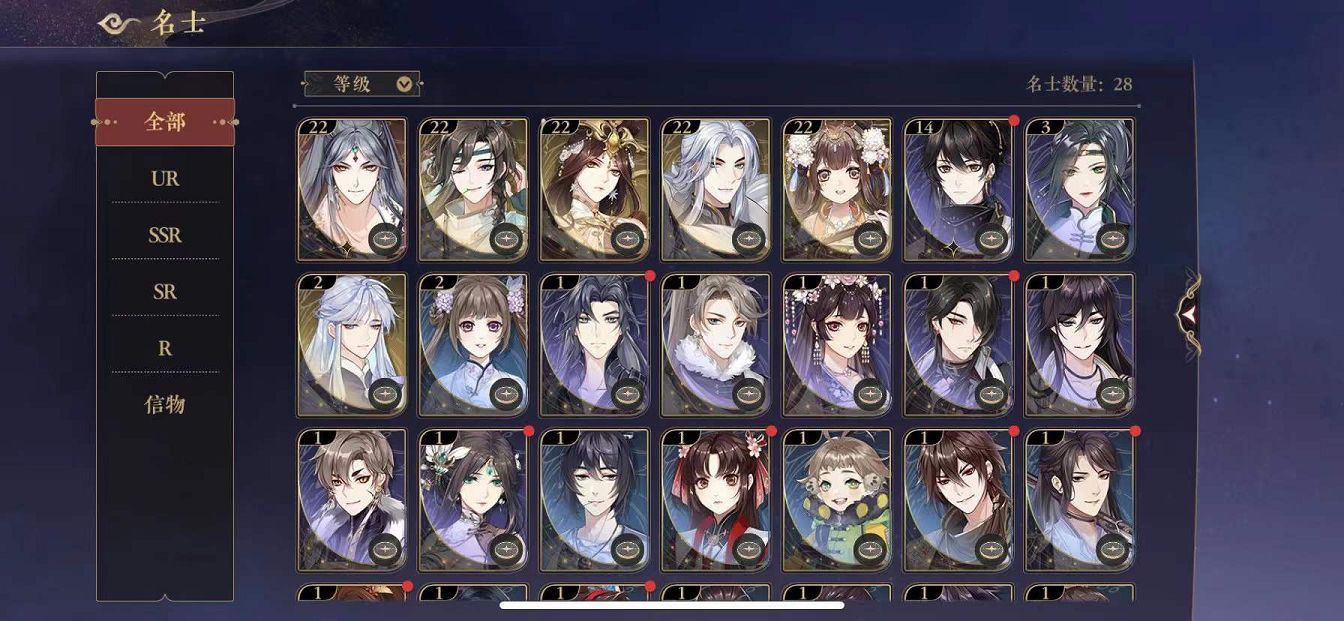Screen dimensions: 1344x621
Task: Choose the level 3 green-eyed character card
Action: point(1080,189)
